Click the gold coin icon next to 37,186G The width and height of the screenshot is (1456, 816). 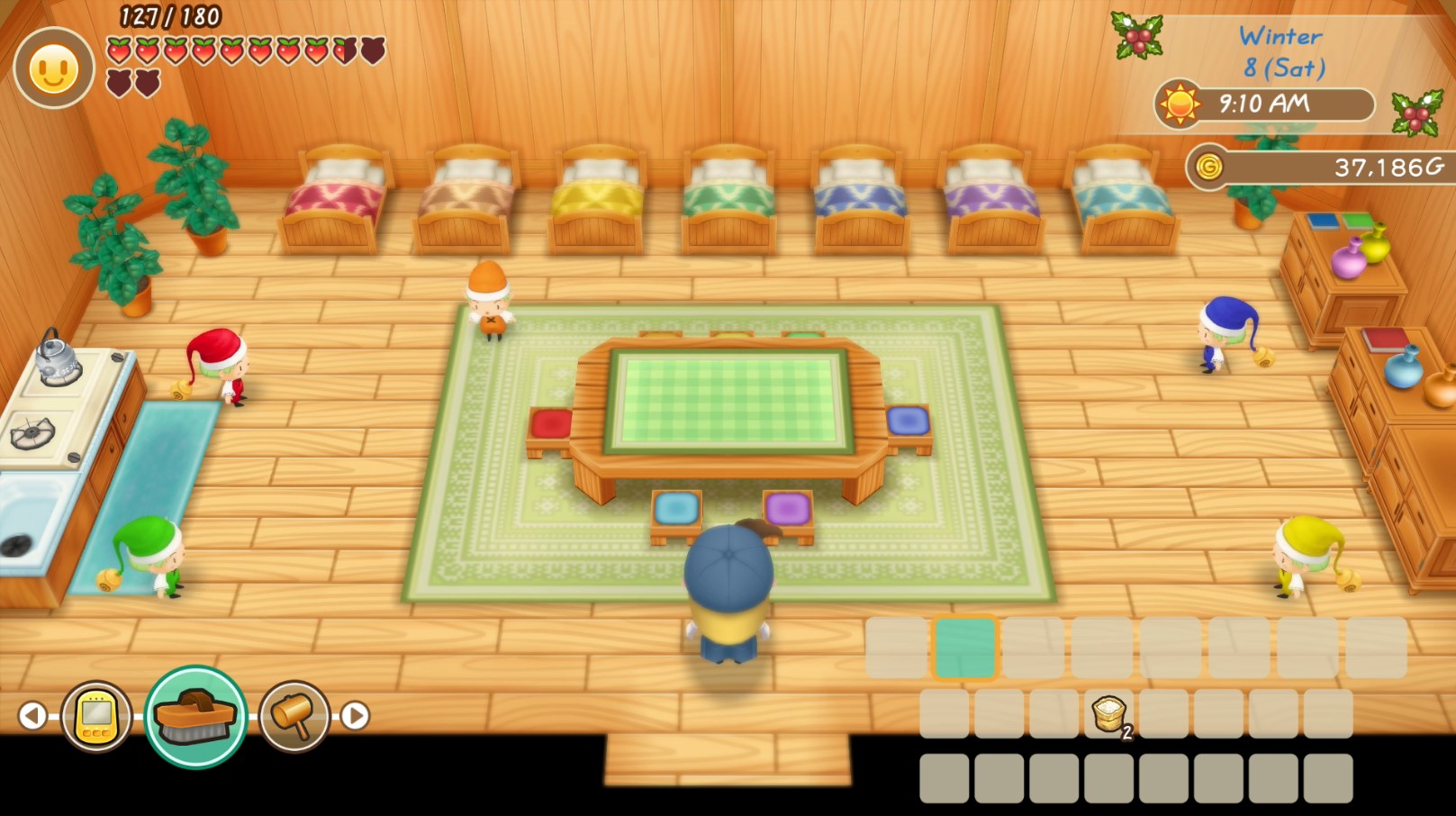pos(1208,168)
